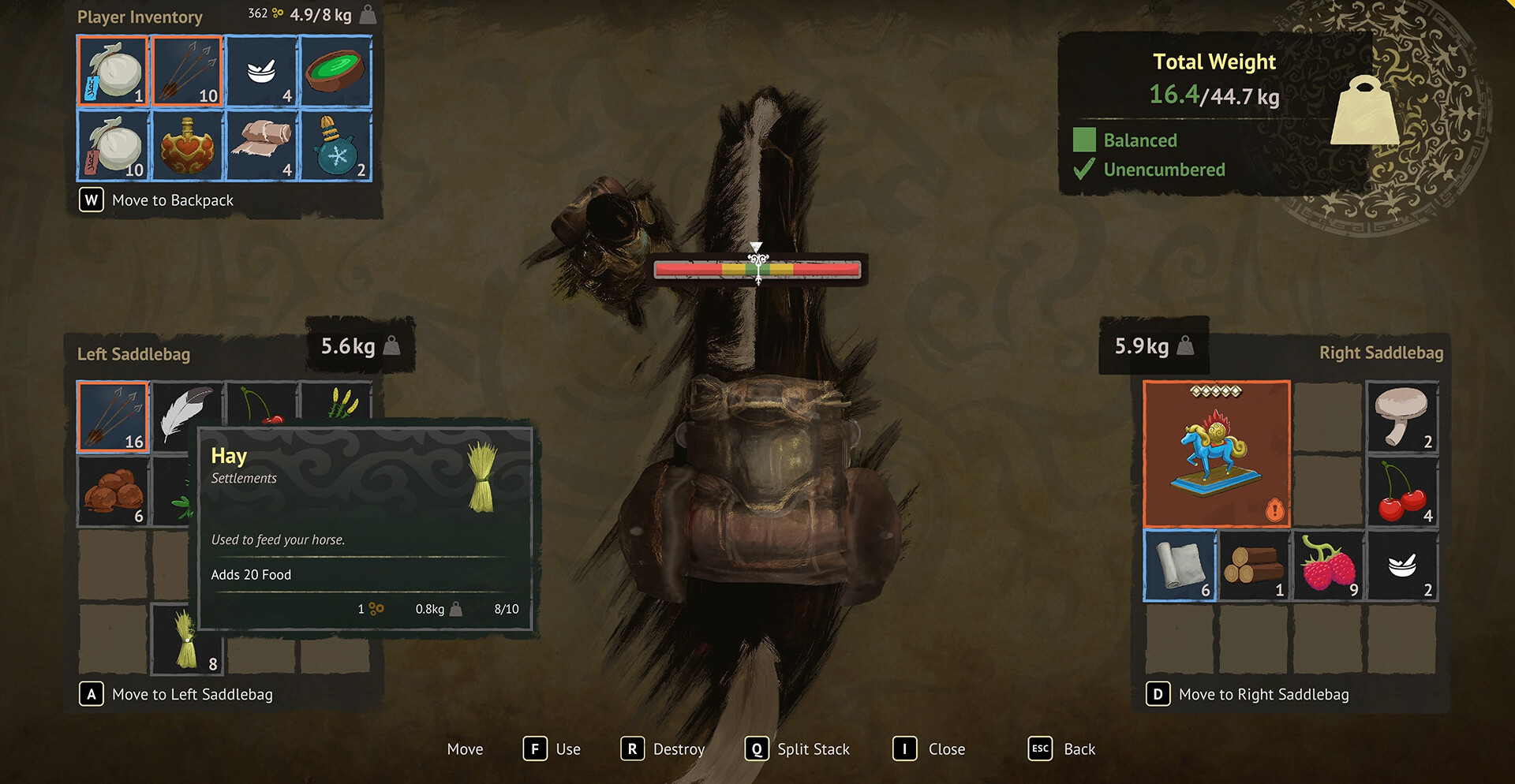Pick the heart-shaped health potion slot

(187, 146)
